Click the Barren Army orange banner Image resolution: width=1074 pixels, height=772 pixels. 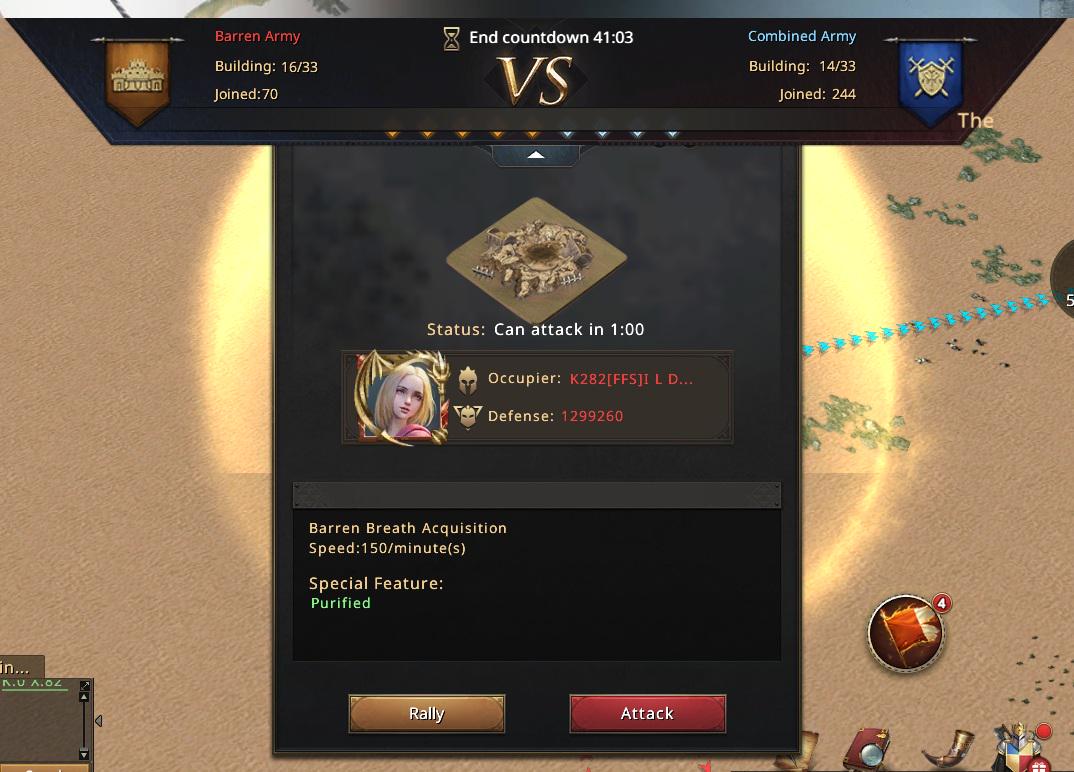(x=138, y=78)
